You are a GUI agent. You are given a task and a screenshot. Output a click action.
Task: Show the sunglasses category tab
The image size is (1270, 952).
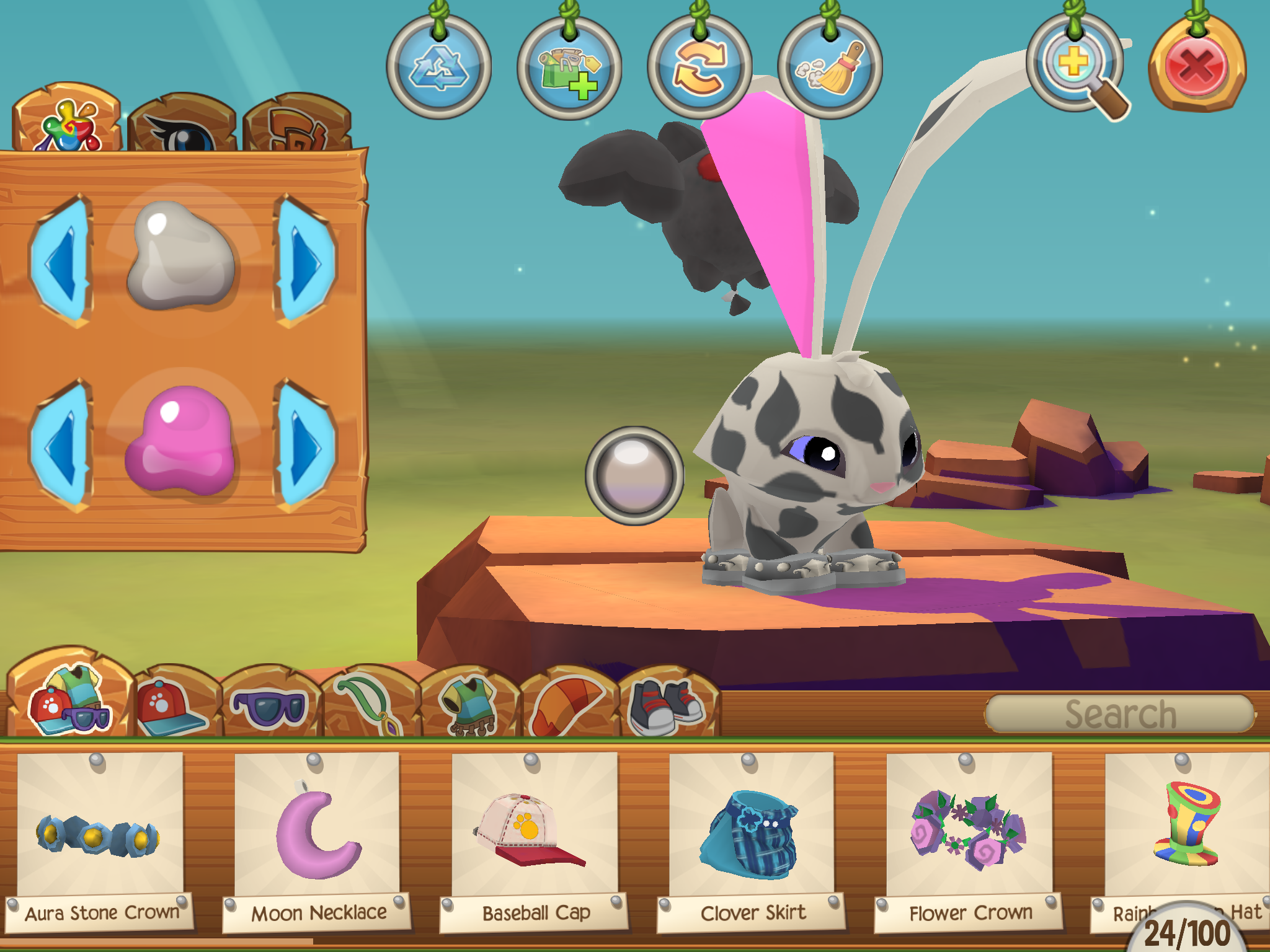[269, 707]
